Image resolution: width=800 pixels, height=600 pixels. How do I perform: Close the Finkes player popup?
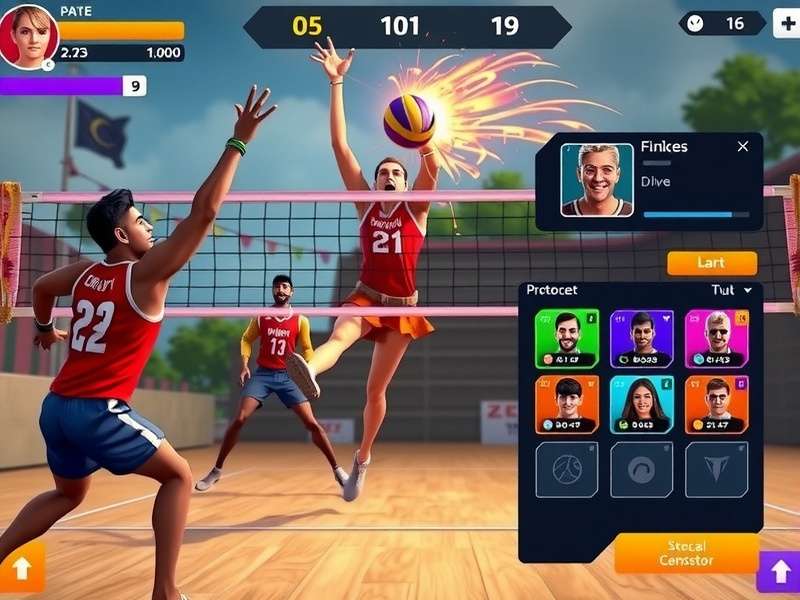click(x=742, y=147)
